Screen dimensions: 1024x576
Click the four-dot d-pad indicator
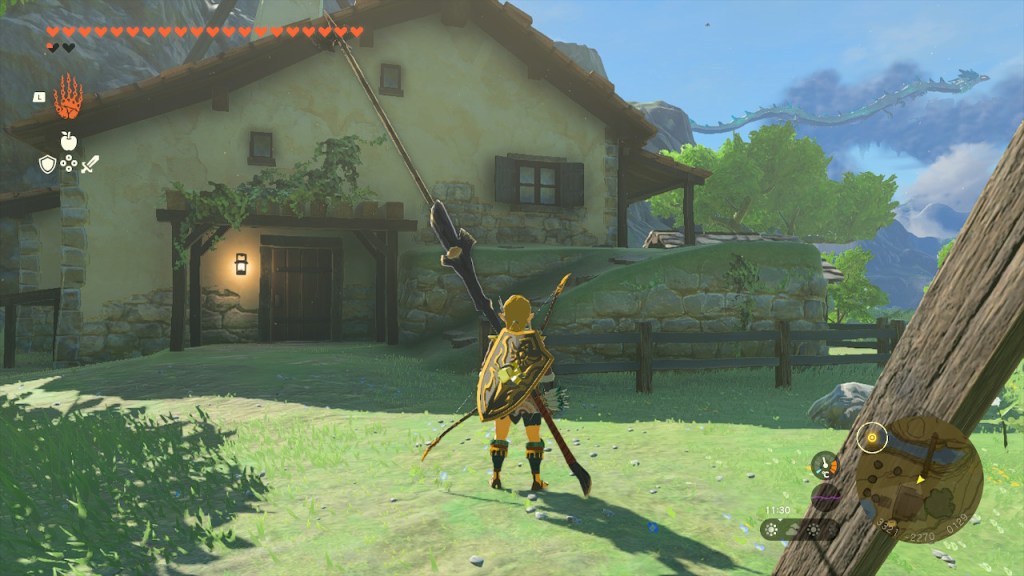tap(68, 164)
